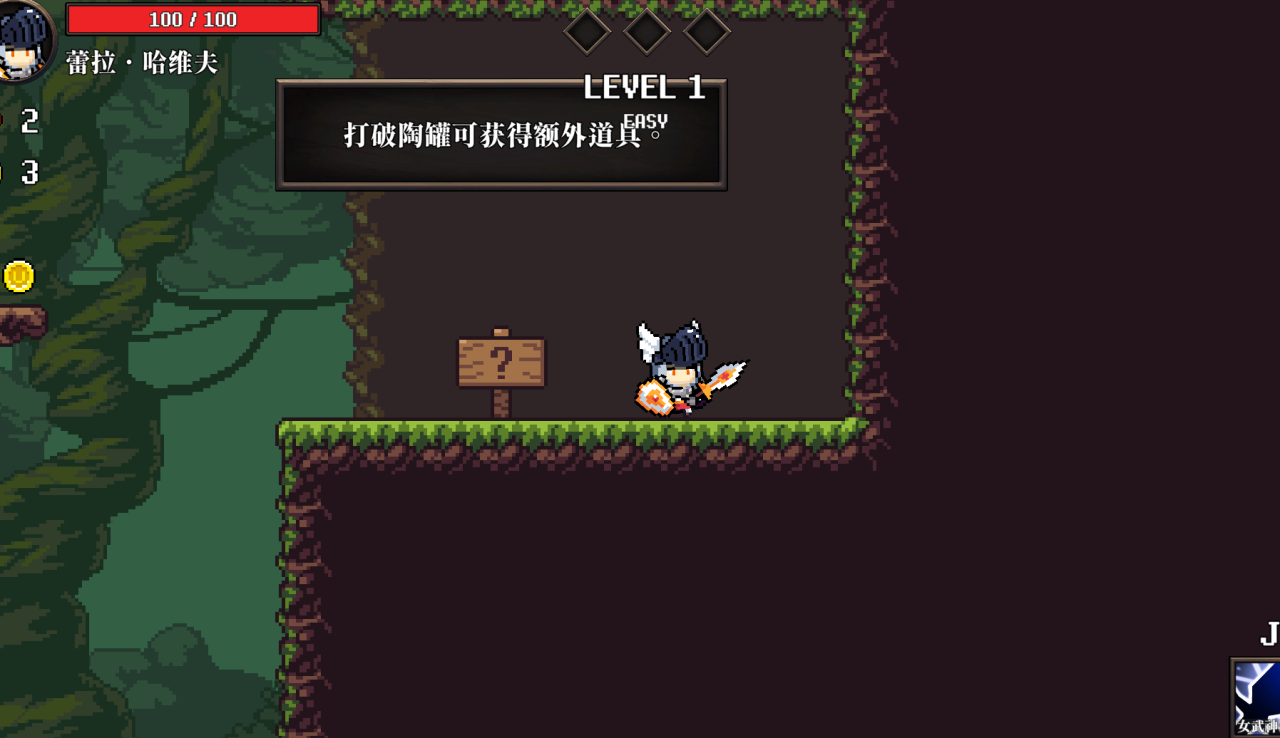Click the gold coin icon

pyautogui.click(x=19, y=277)
